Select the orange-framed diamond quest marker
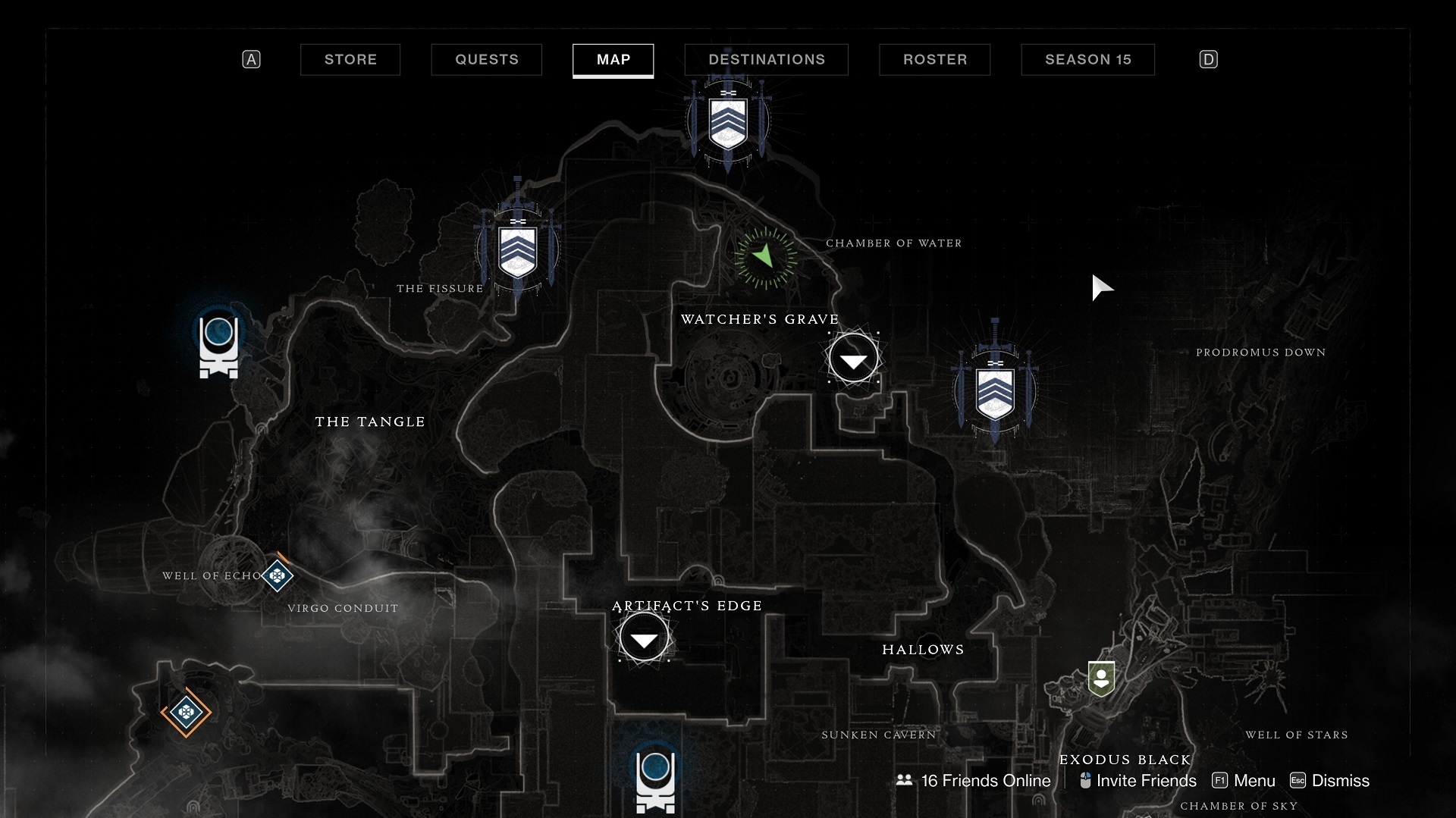Screen dimensions: 1456x818 click(x=186, y=712)
